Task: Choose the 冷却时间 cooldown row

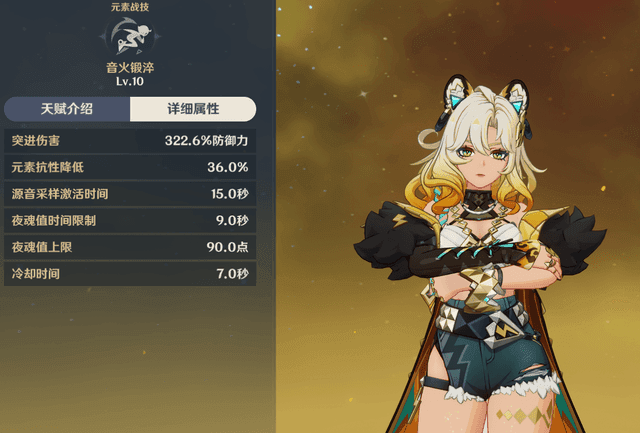Action: click(x=129, y=273)
